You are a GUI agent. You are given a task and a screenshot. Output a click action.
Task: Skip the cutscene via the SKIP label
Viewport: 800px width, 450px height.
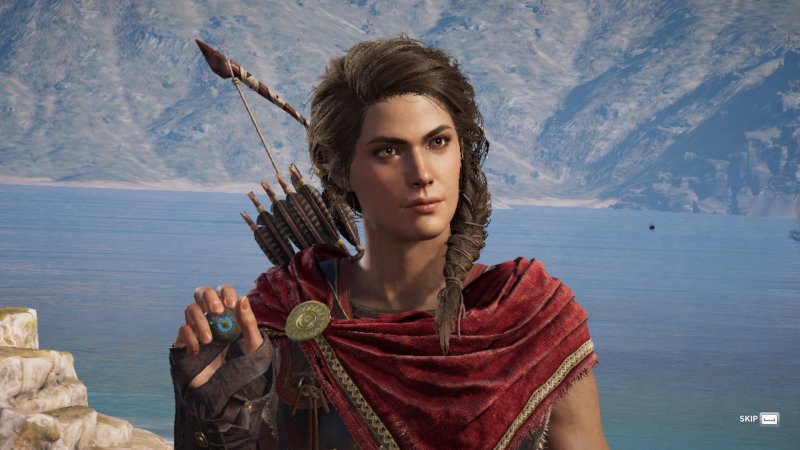click(x=748, y=418)
